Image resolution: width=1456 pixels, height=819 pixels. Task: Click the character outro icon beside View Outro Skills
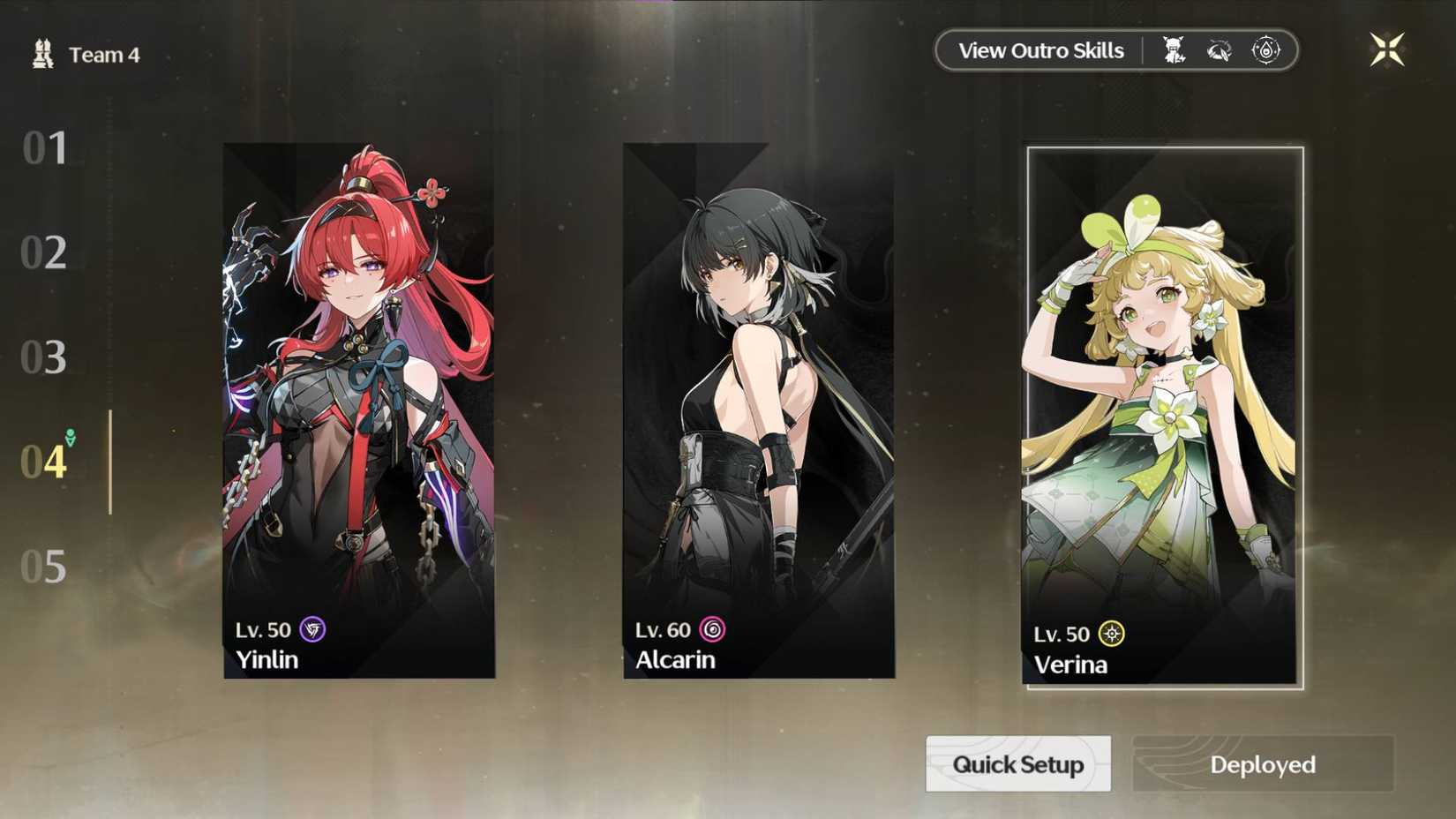[x=1177, y=49]
